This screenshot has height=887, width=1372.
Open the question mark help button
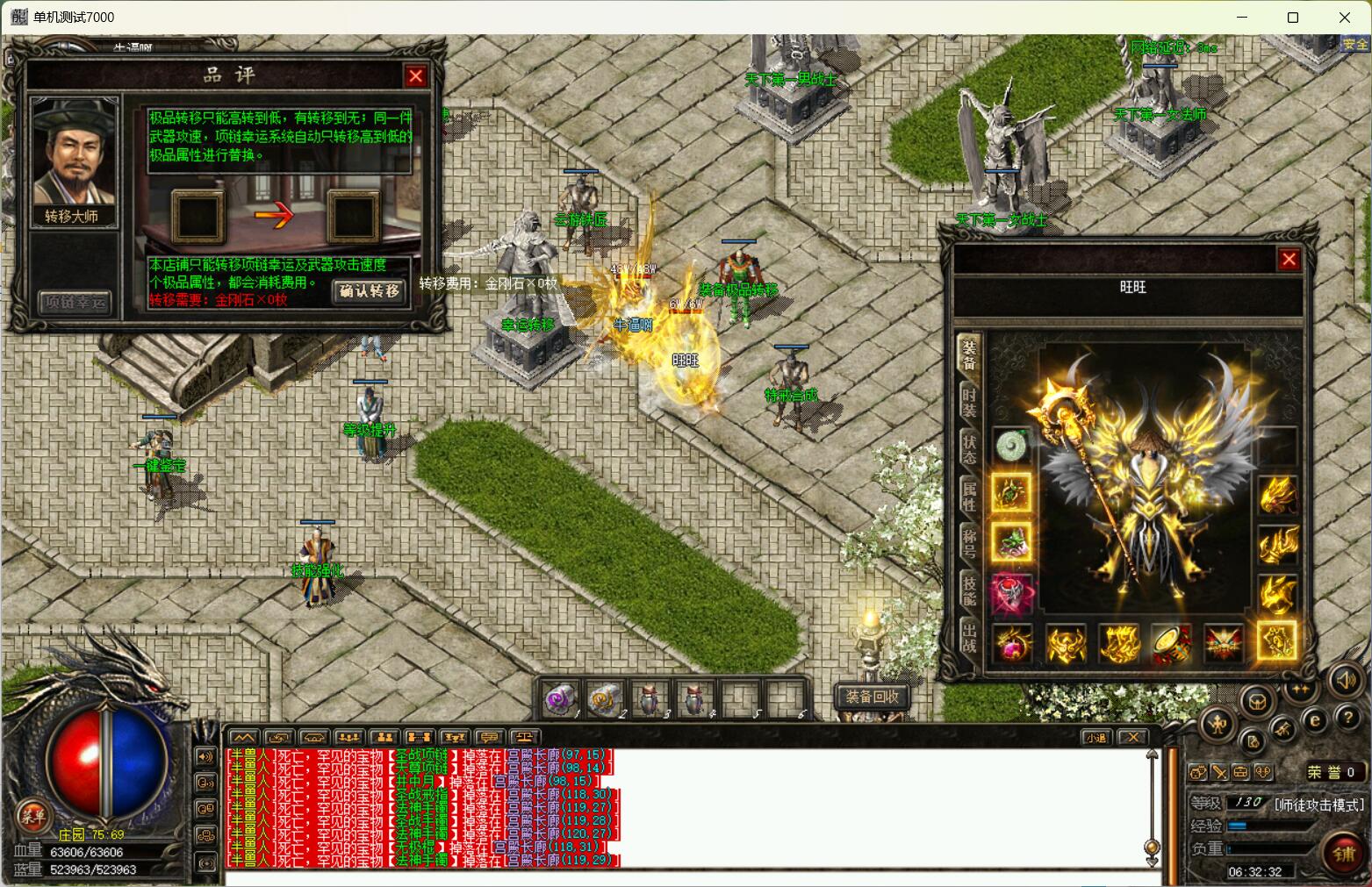click(x=1347, y=718)
